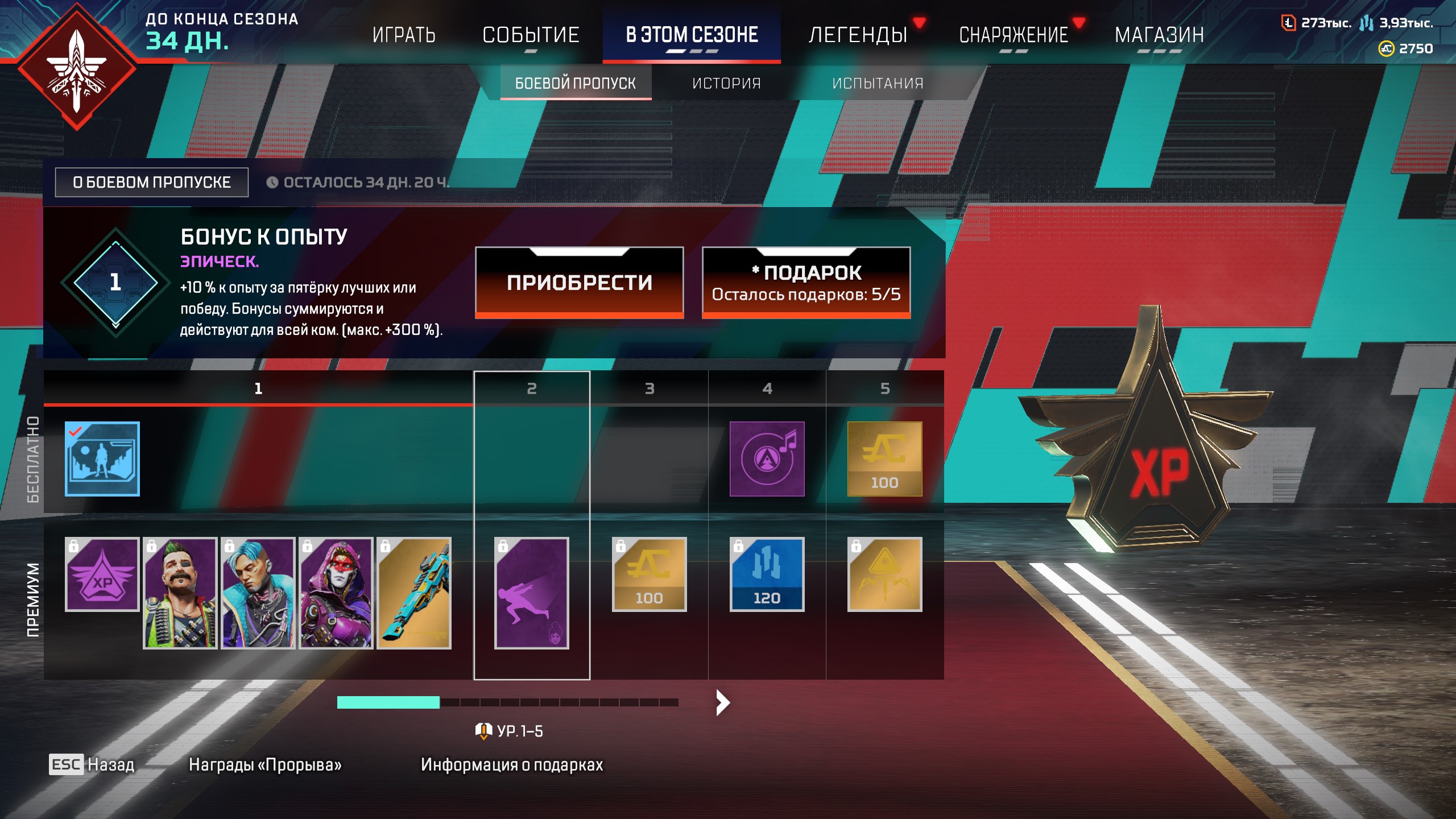1456x819 pixels.
Task: Select the gold weapon skin reward
Action: (414, 593)
